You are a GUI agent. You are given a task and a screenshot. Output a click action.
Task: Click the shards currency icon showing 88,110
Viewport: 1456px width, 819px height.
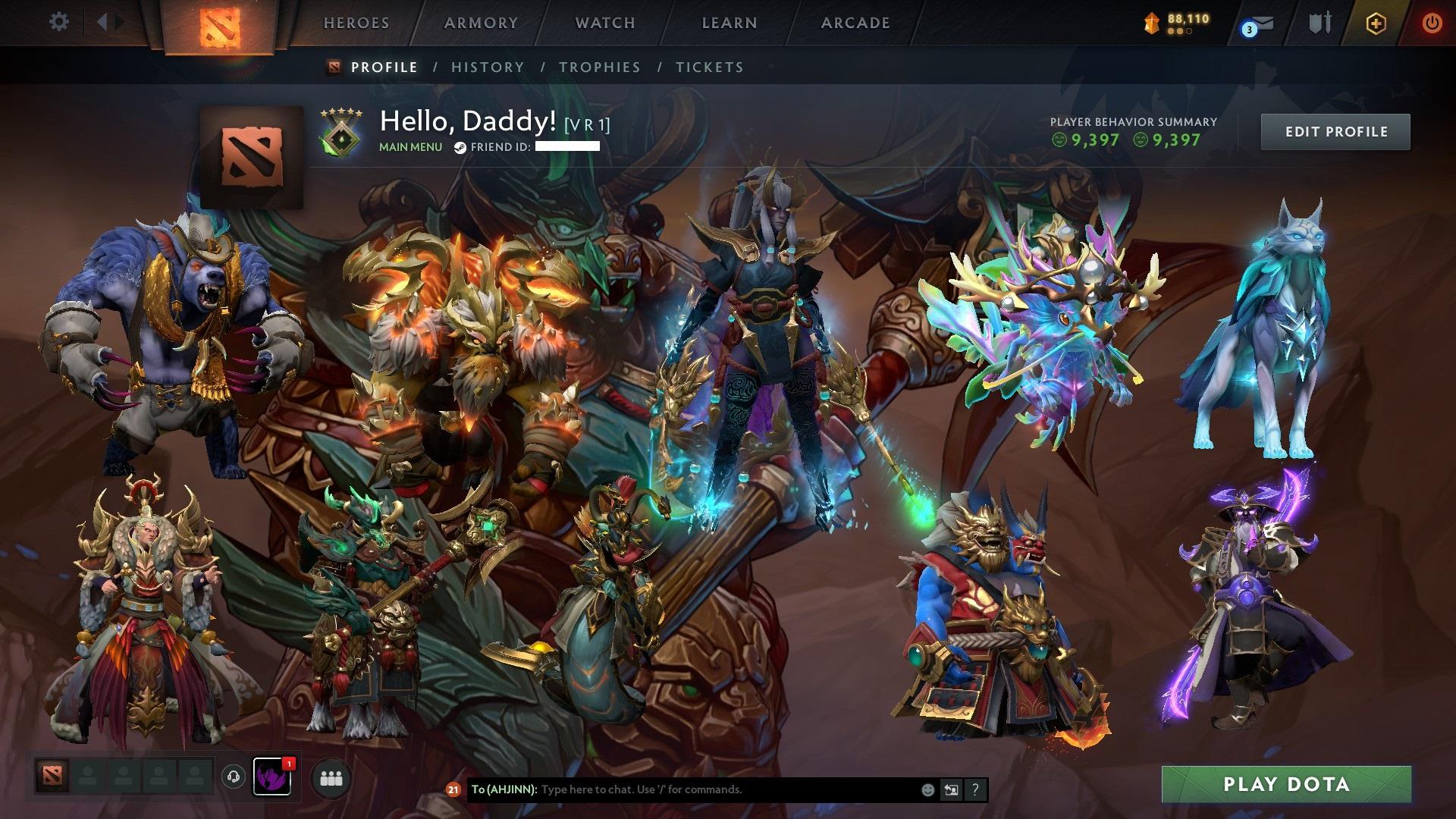click(x=1150, y=24)
